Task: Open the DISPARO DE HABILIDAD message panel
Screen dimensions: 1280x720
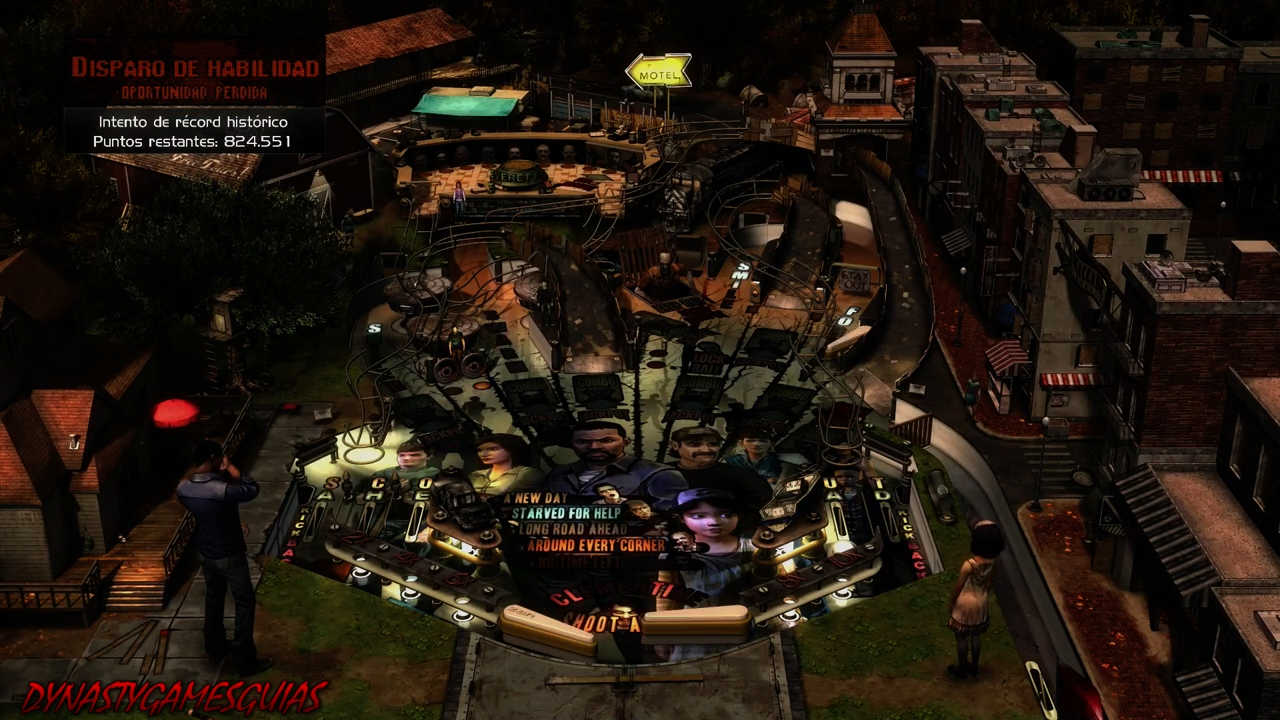Action: pos(193,70)
